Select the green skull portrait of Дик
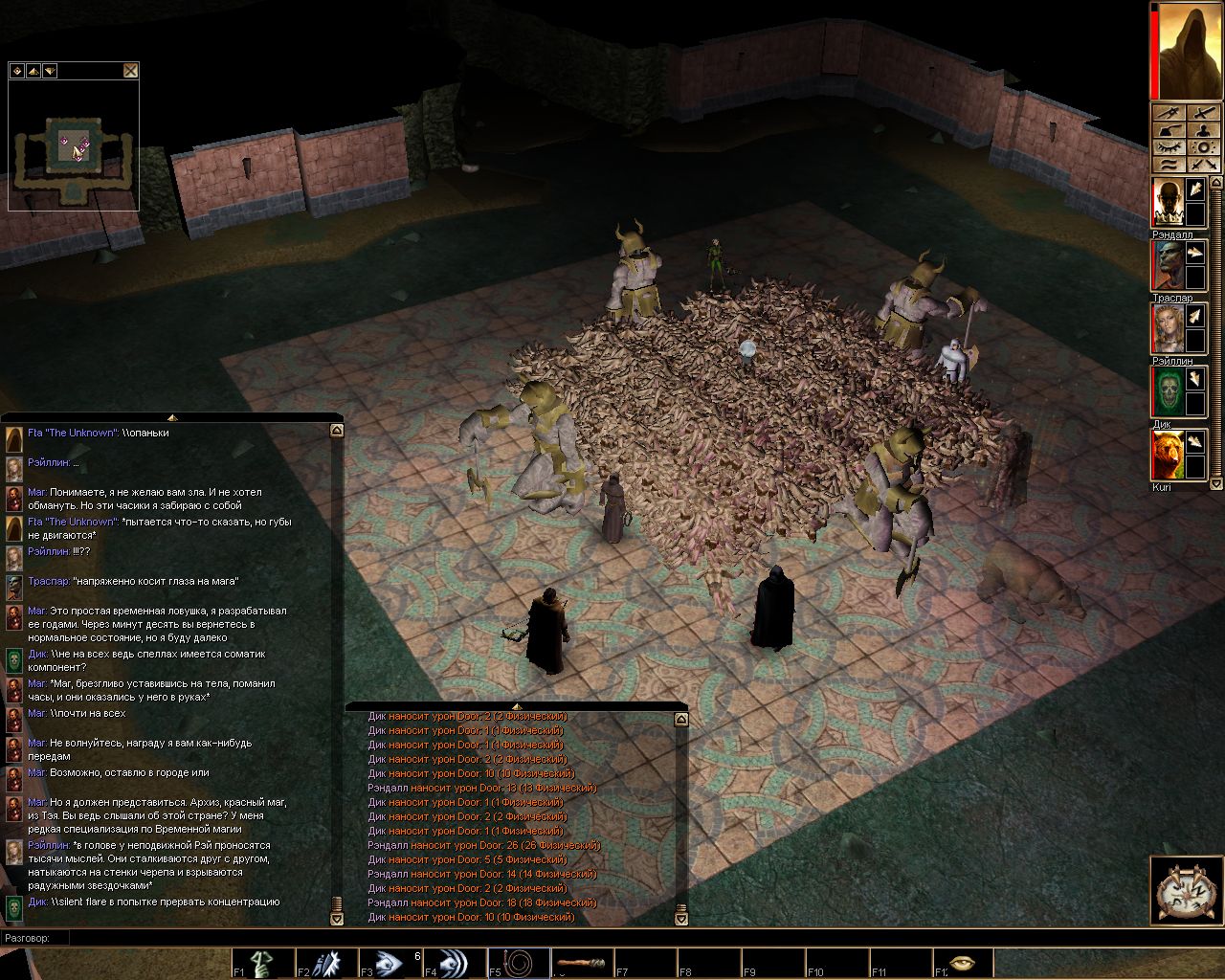 [x=1167, y=390]
